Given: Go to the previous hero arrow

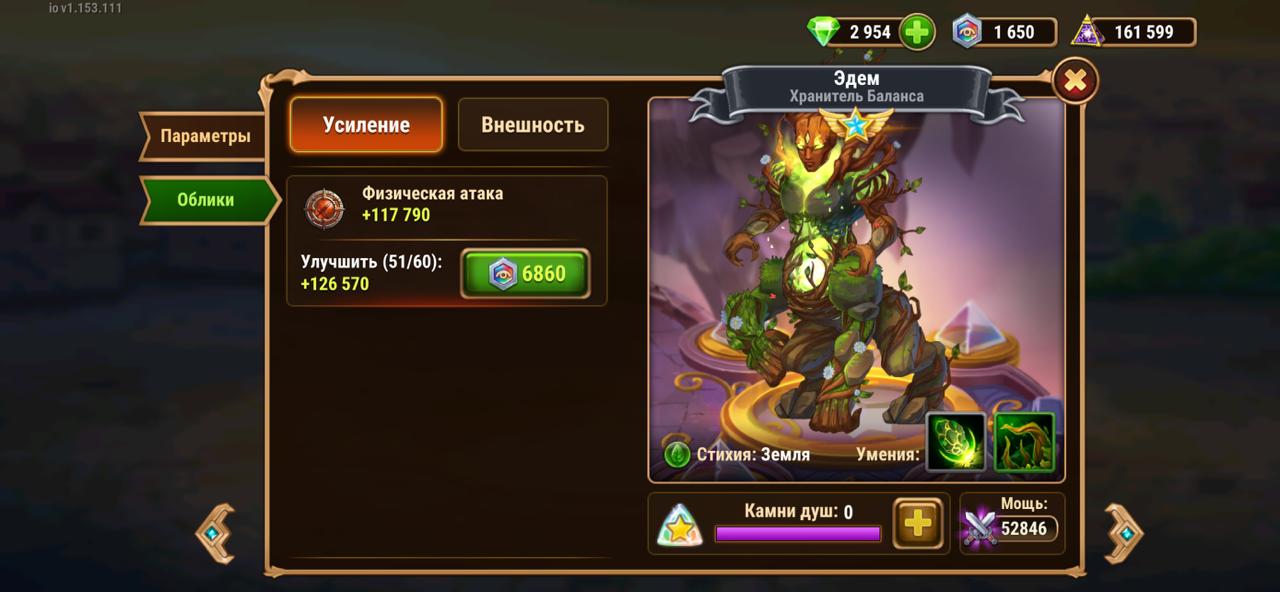Looking at the screenshot, I should 214,533.
